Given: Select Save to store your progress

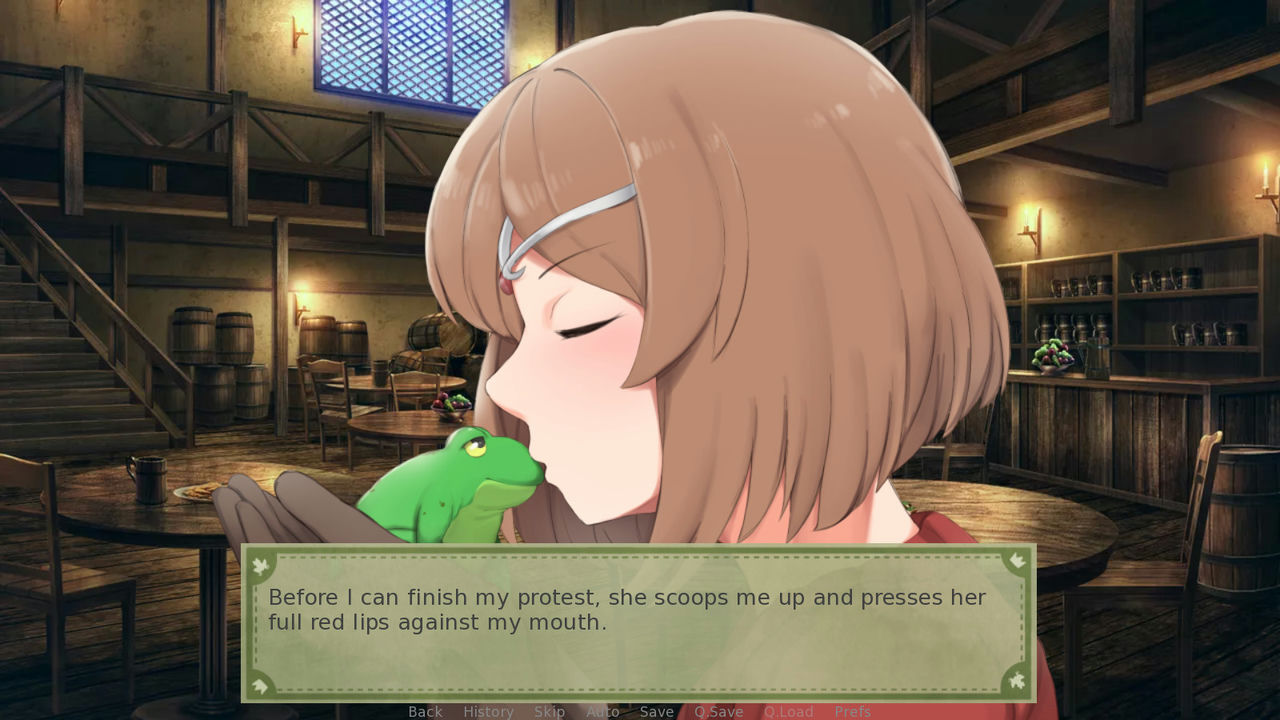Looking at the screenshot, I should tap(656, 711).
